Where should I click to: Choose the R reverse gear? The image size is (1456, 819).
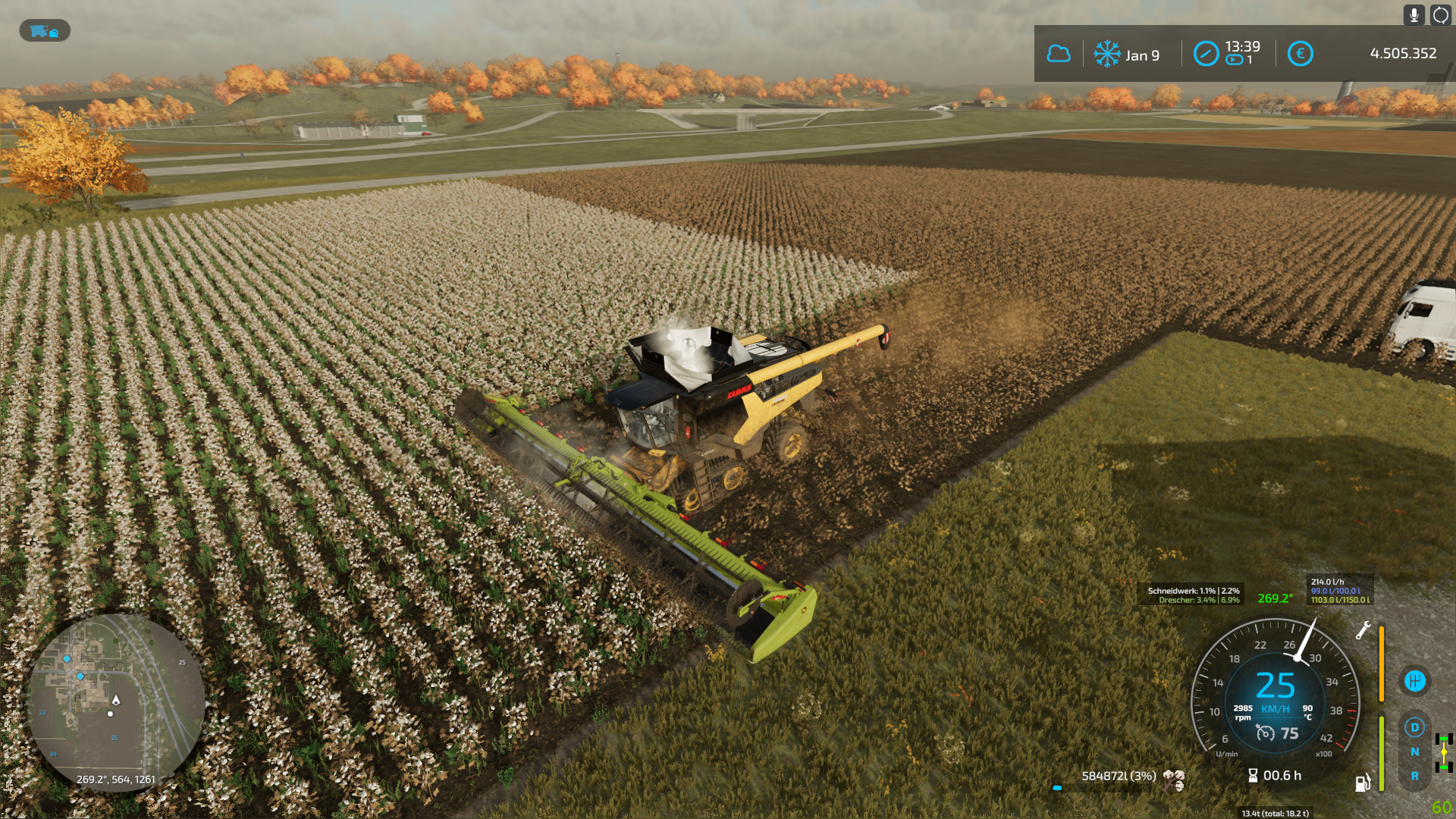point(1414,777)
